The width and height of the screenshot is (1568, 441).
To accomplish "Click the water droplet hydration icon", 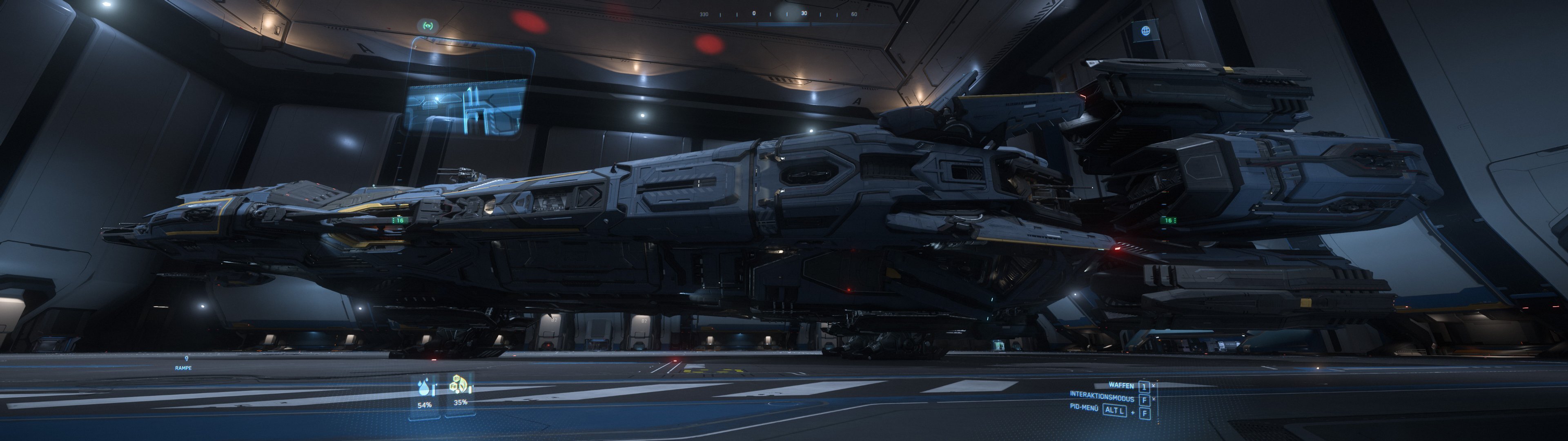I will 424,387.
